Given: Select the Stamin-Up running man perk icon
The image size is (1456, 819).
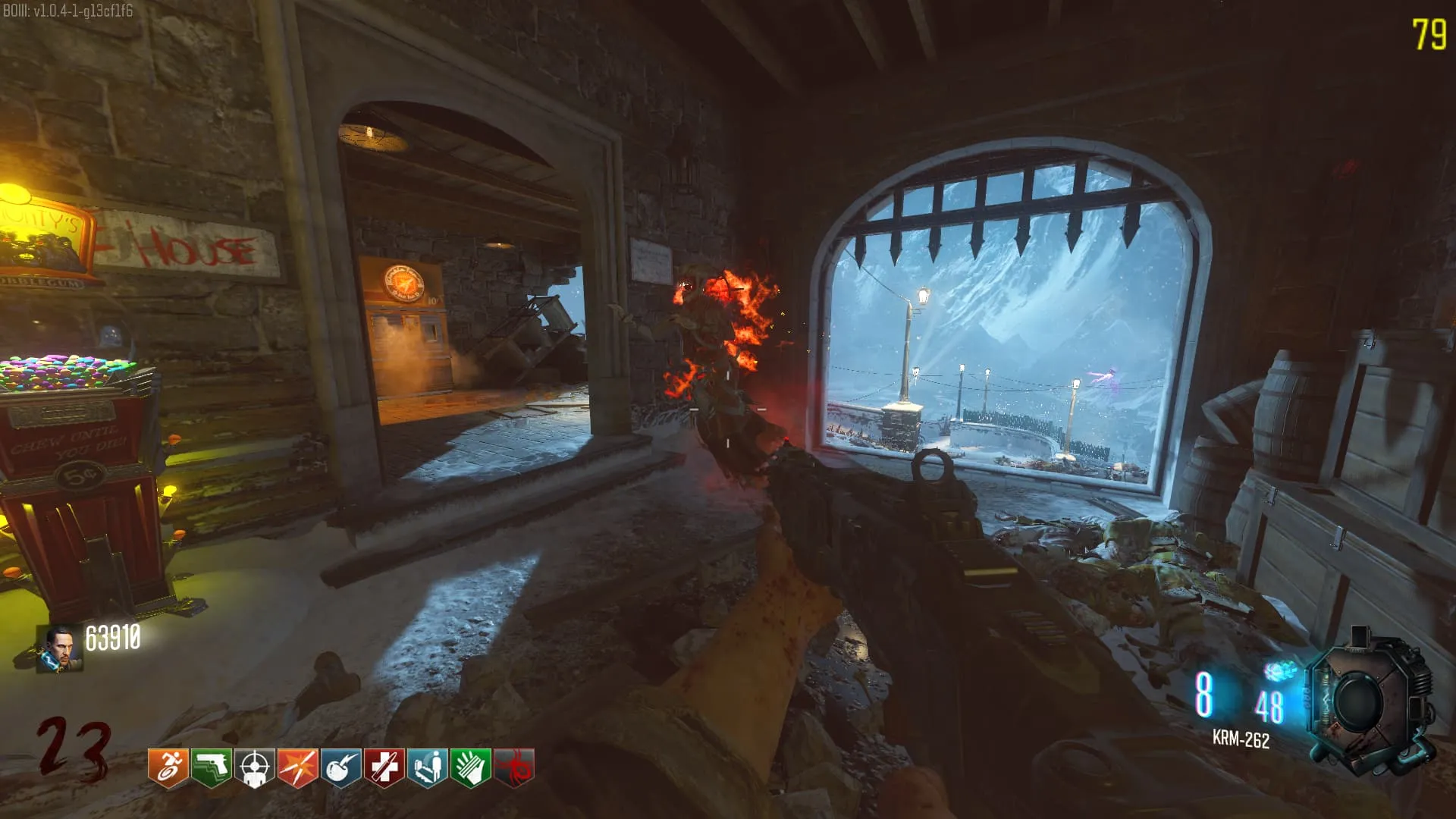Looking at the screenshot, I should click(x=168, y=769).
